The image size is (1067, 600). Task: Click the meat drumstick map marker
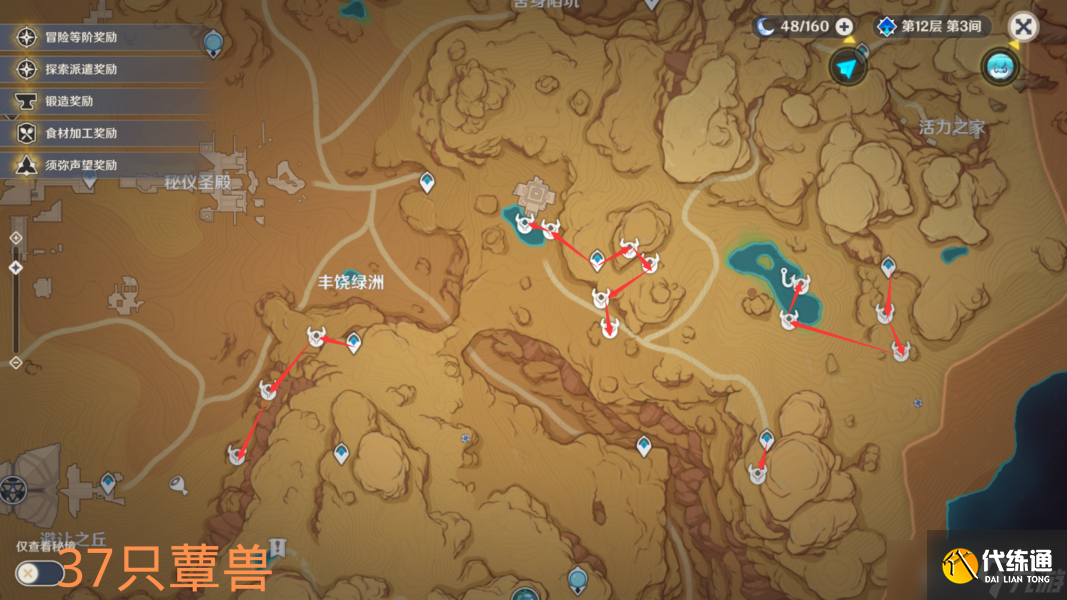click(180, 485)
